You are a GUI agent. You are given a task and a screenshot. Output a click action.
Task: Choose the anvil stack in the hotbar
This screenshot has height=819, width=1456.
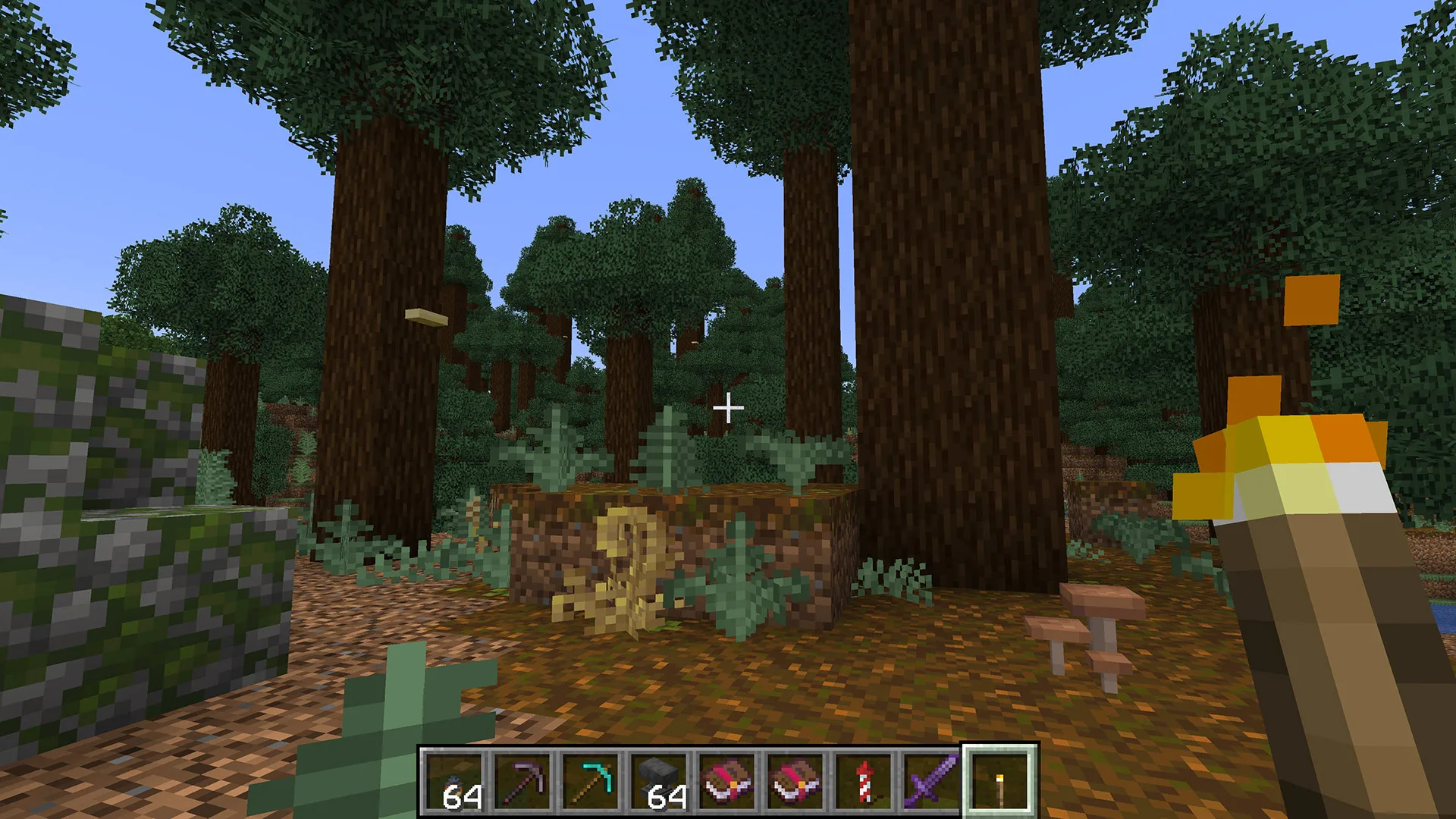point(658,782)
